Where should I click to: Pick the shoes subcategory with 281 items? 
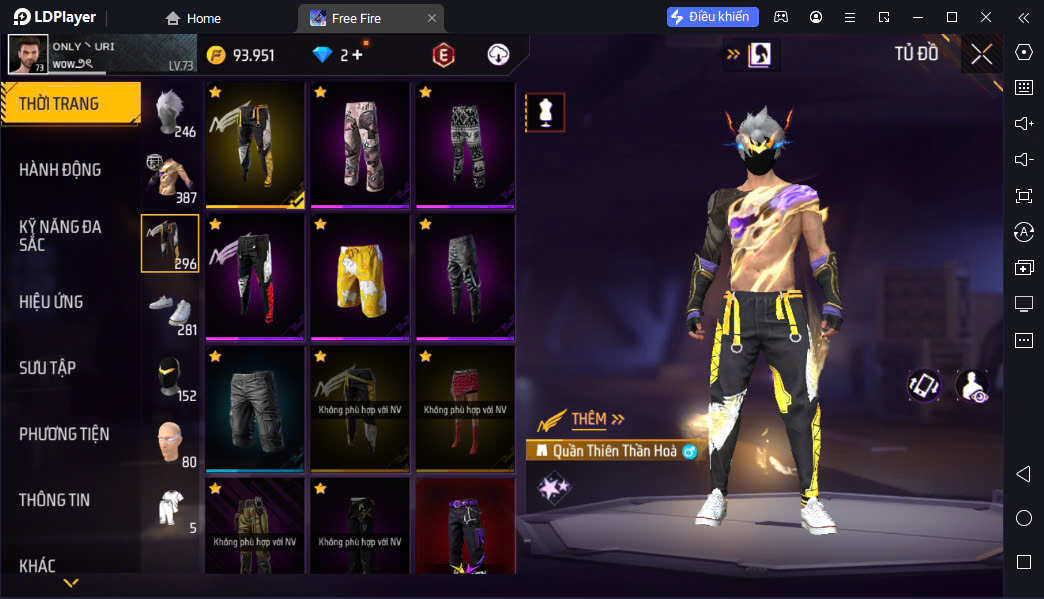(x=171, y=310)
